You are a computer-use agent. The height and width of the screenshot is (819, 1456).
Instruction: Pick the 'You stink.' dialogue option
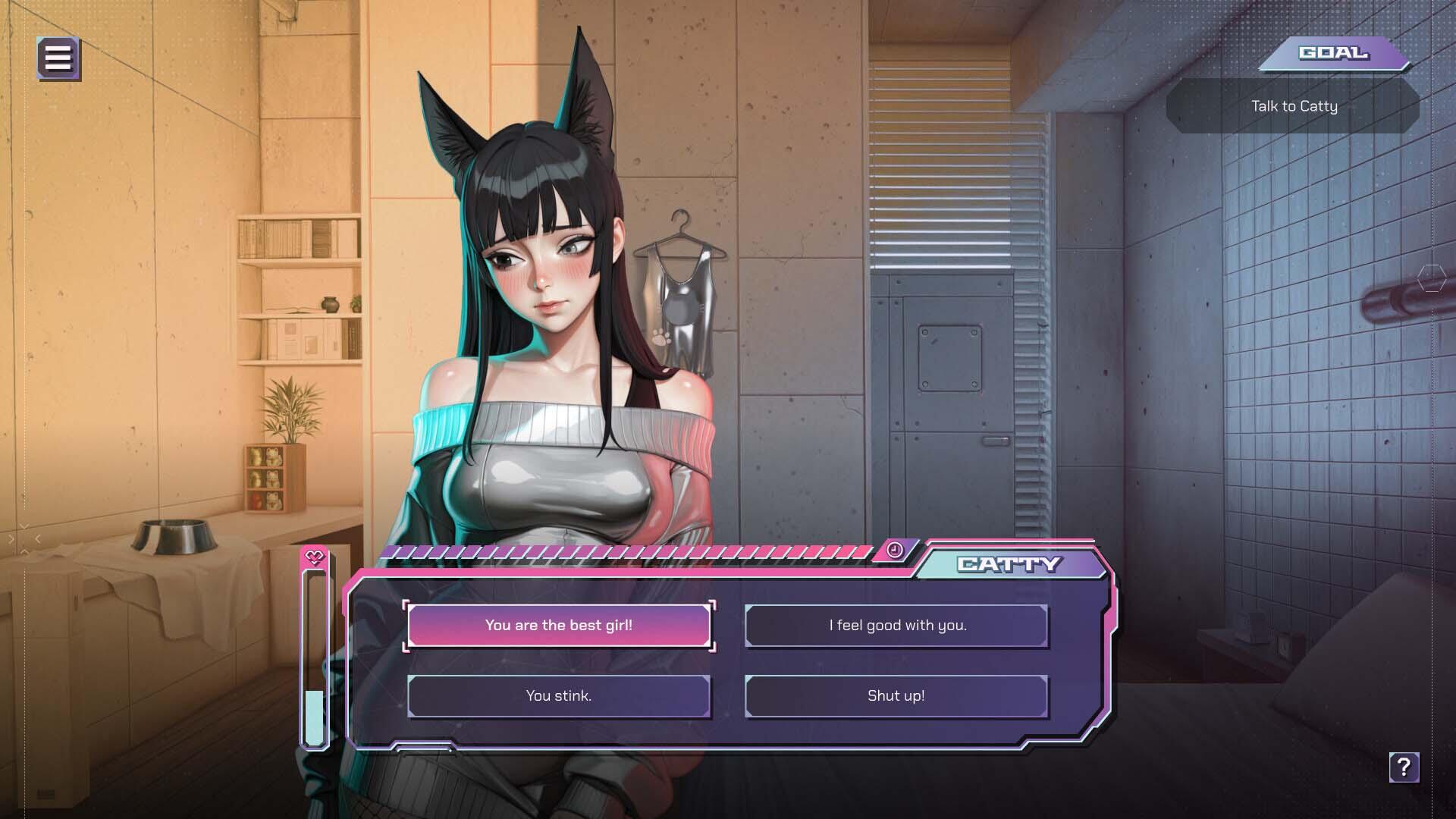pos(560,695)
